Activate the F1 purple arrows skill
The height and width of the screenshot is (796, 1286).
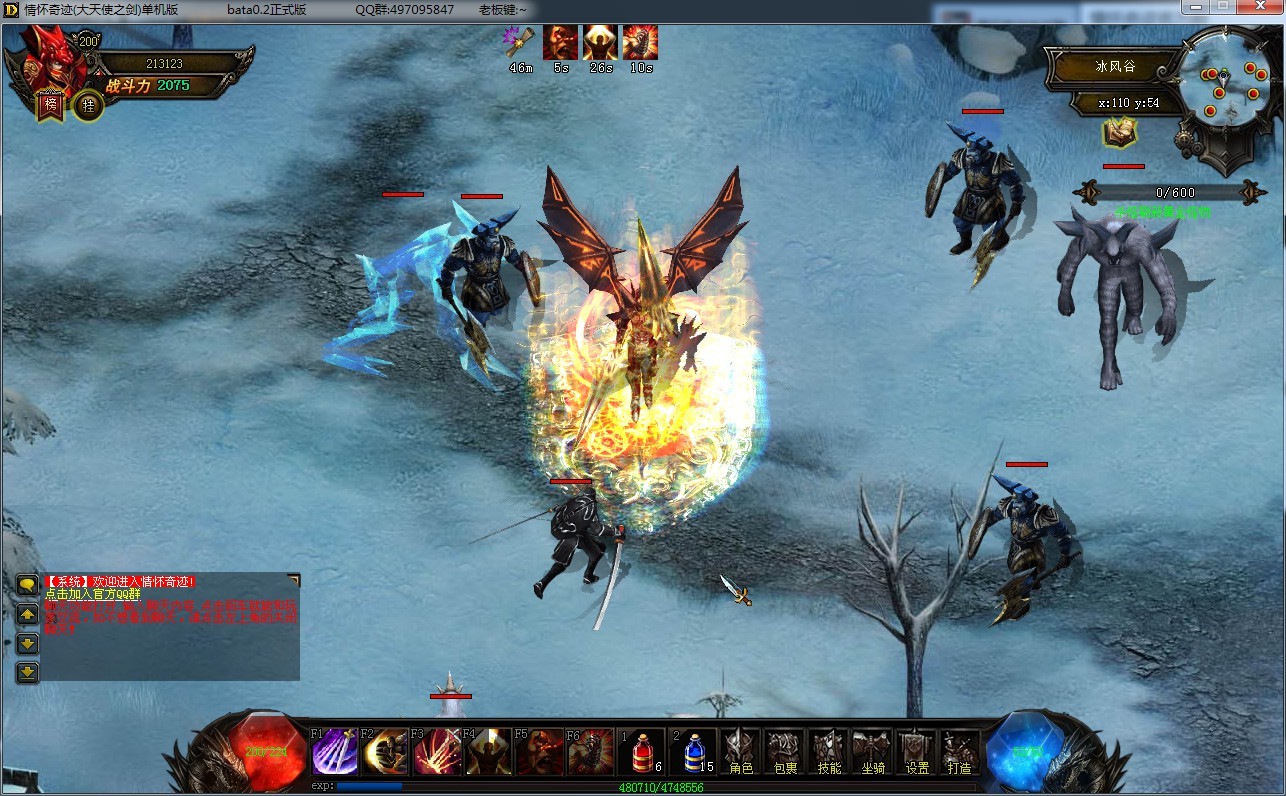coord(335,752)
